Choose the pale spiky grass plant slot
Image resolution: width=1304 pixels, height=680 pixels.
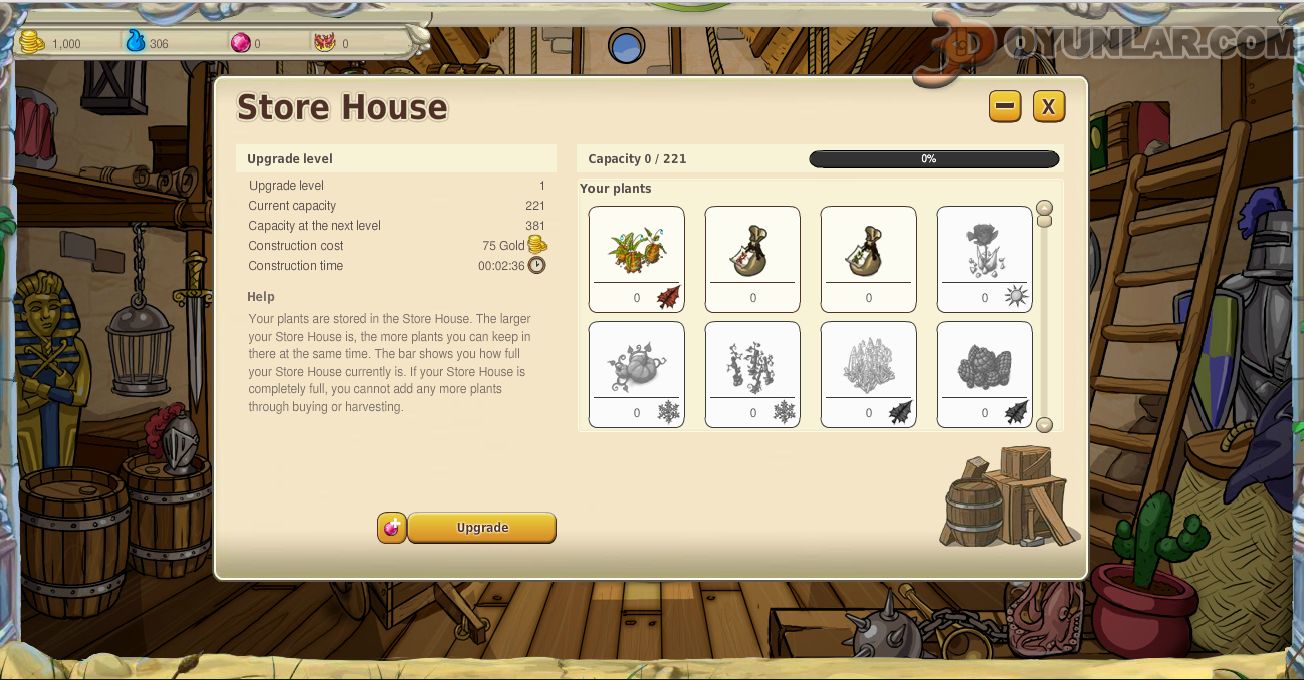[x=869, y=374]
